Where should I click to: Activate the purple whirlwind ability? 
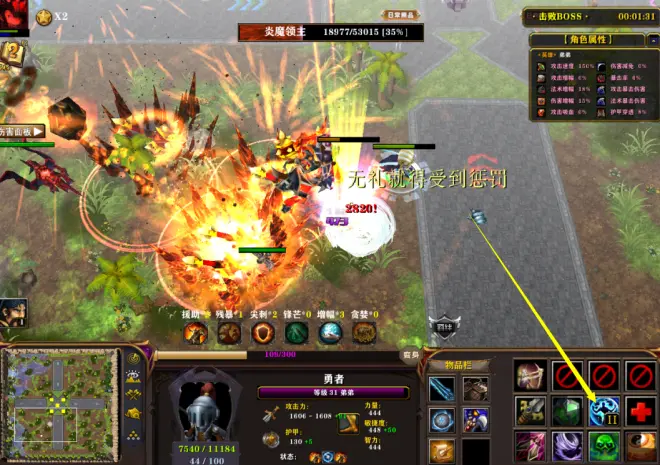567,446
